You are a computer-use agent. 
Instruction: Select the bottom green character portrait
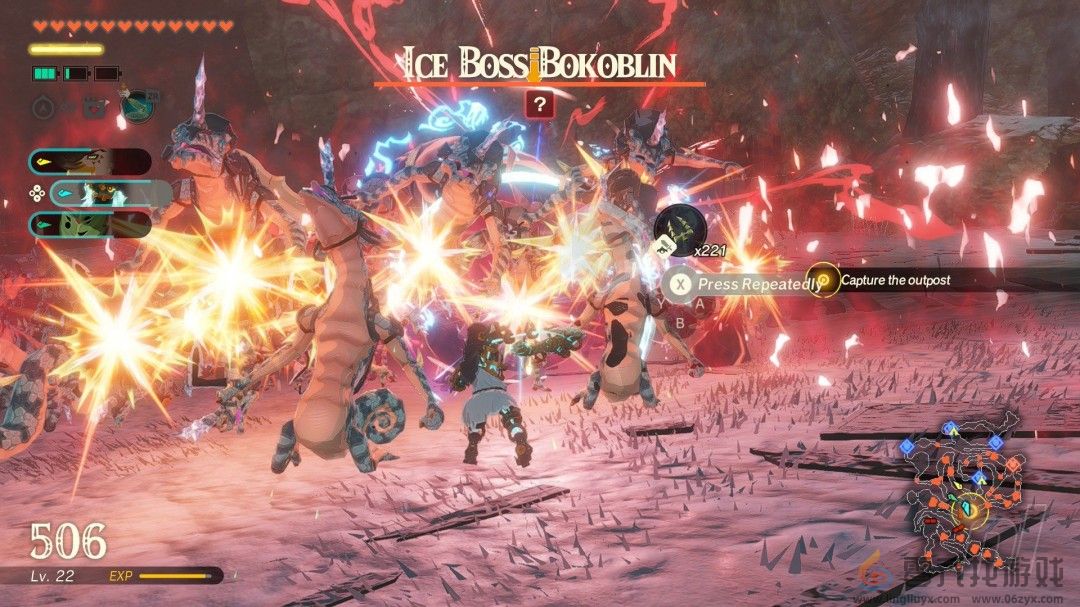click(x=90, y=224)
